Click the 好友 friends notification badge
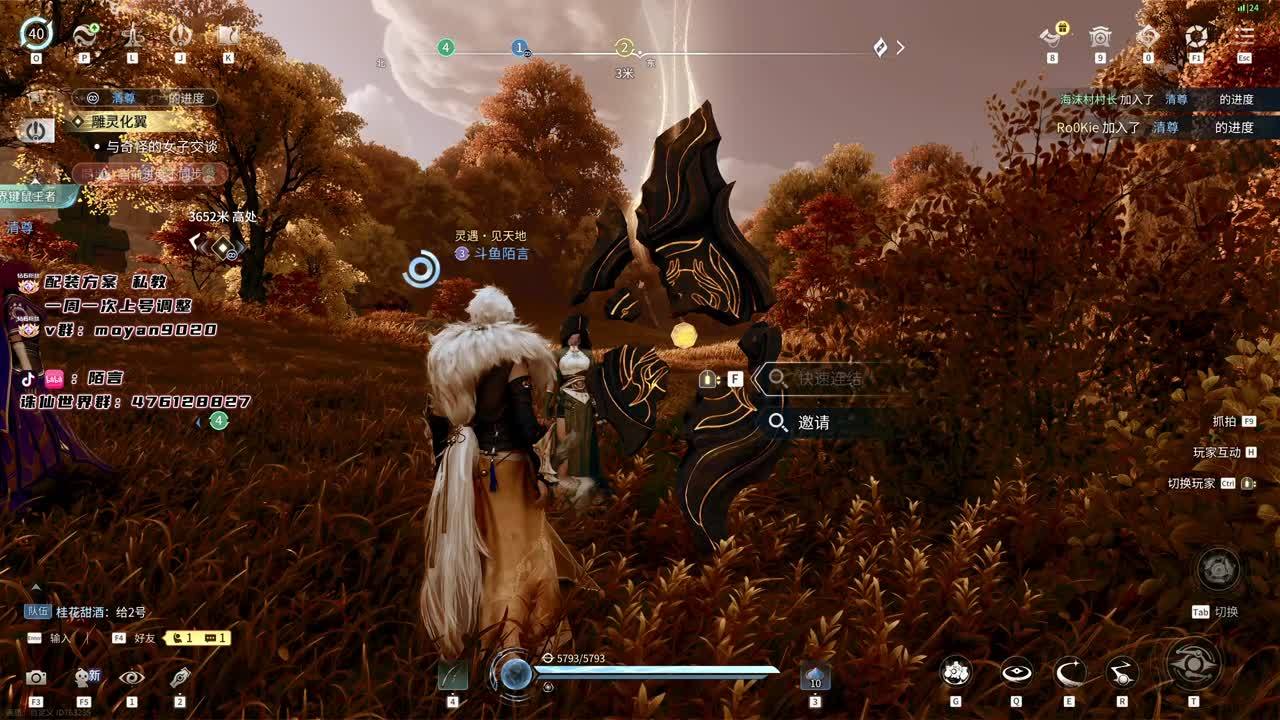Viewport: 1280px width, 720px height. click(196, 637)
